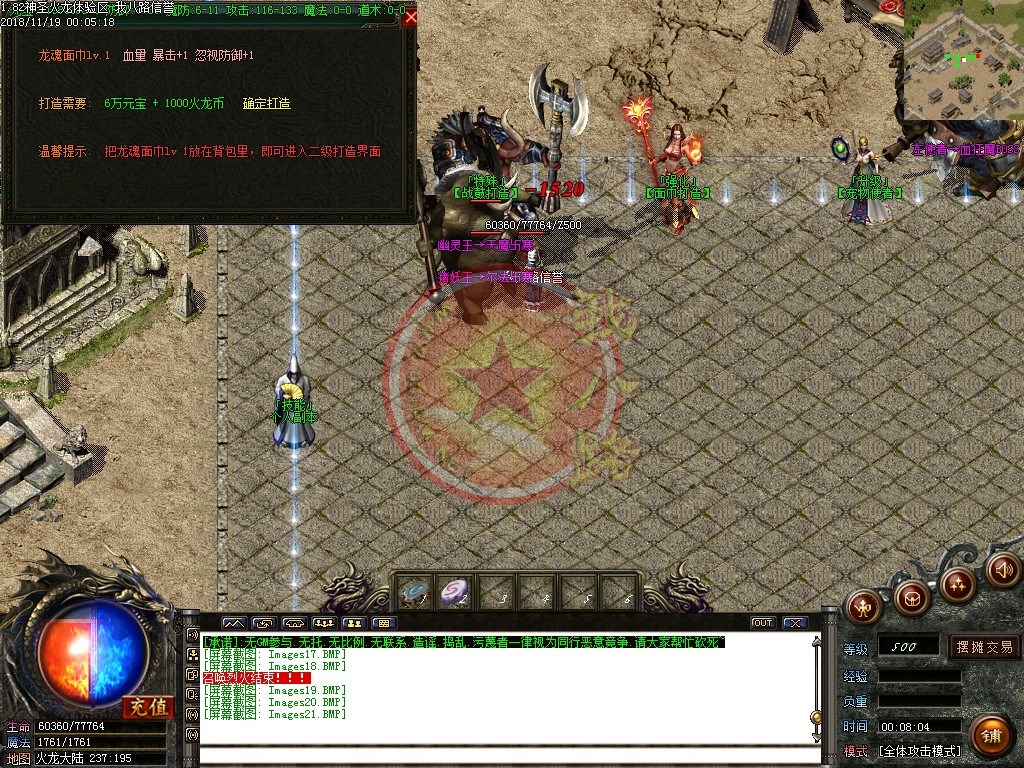Click the chat scrollbar handle
The width and height of the screenshot is (1024, 768).
click(816, 716)
